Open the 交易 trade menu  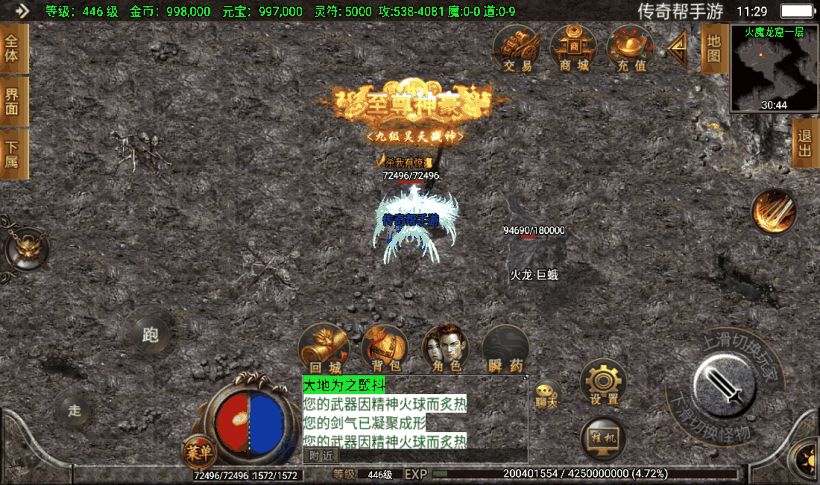[x=517, y=49]
